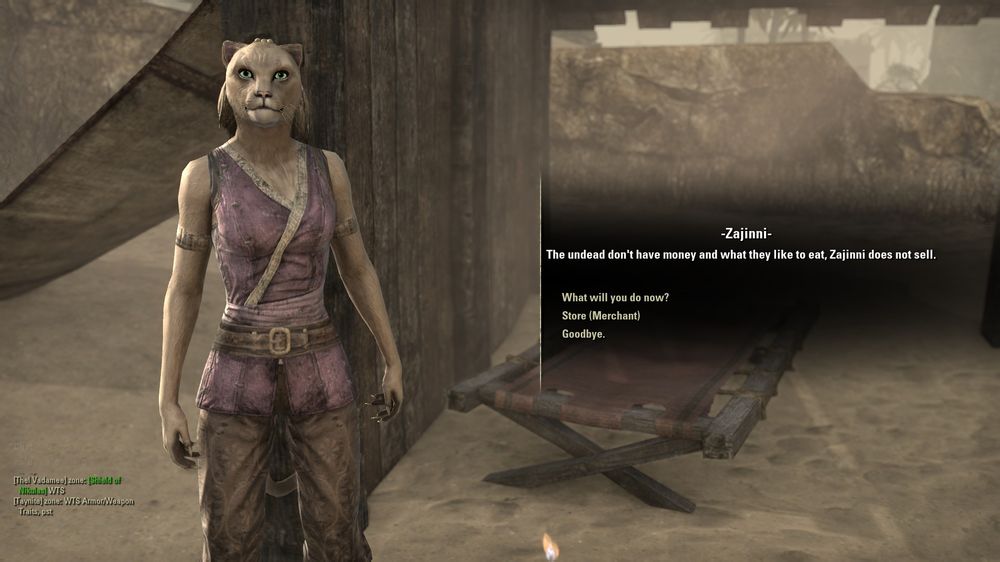1000x562 pixels.
Task: Select the WTS Armor/Weapon chat message
Action: point(98,500)
